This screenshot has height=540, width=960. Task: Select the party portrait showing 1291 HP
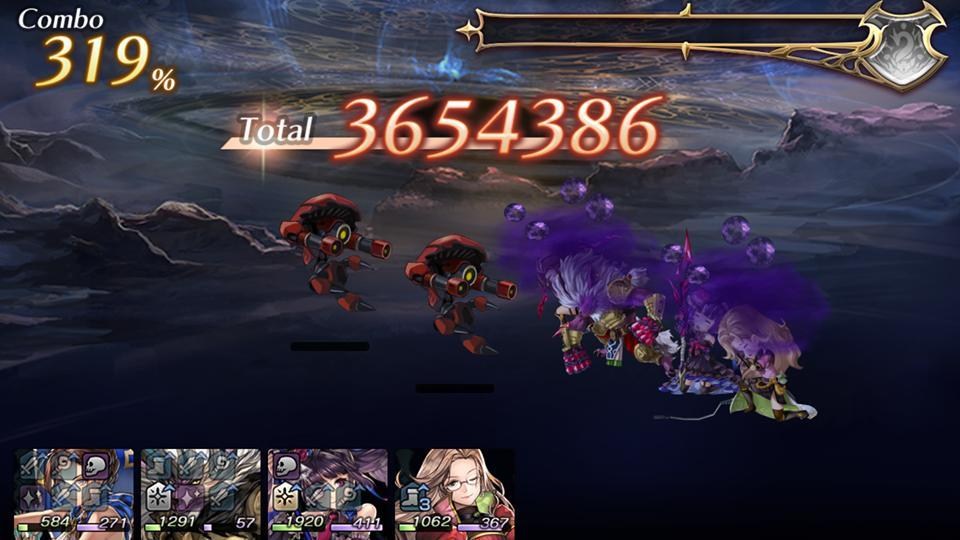click(x=201, y=493)
